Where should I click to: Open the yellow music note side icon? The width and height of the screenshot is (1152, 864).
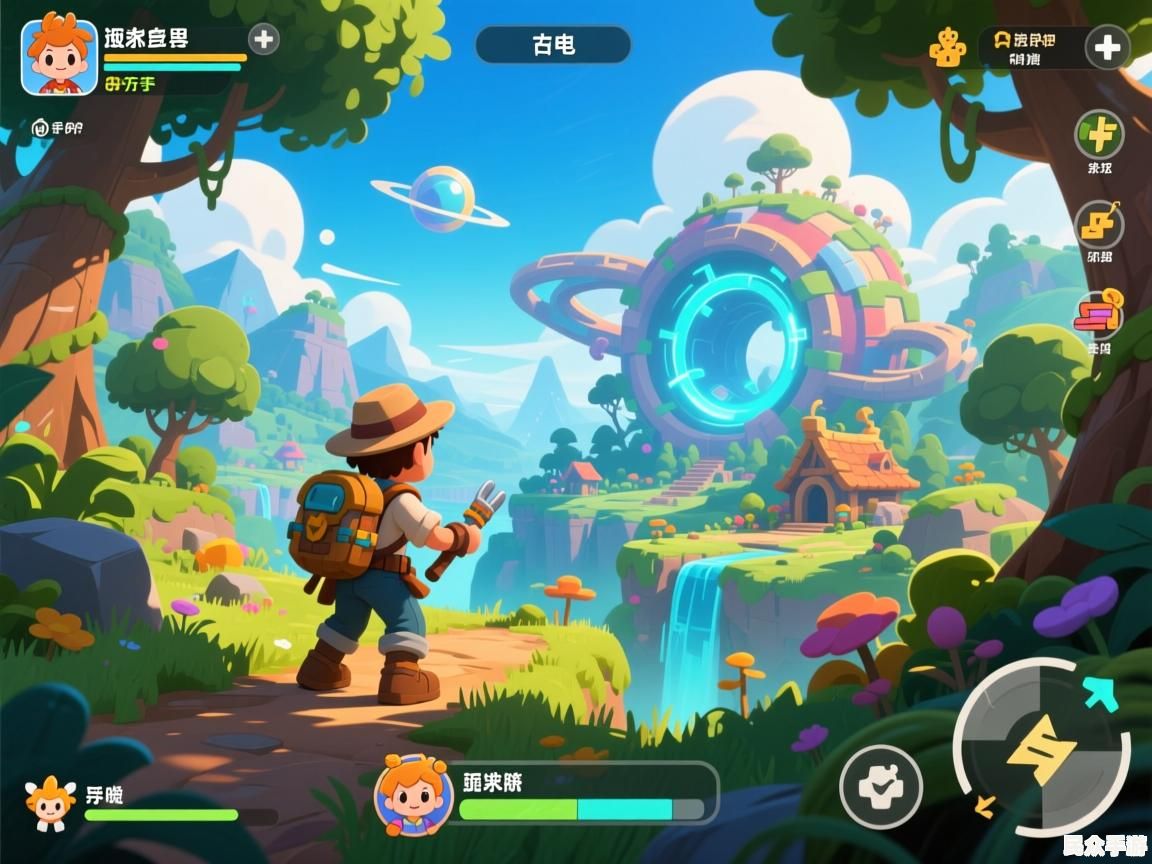[x=1099, y=225]
